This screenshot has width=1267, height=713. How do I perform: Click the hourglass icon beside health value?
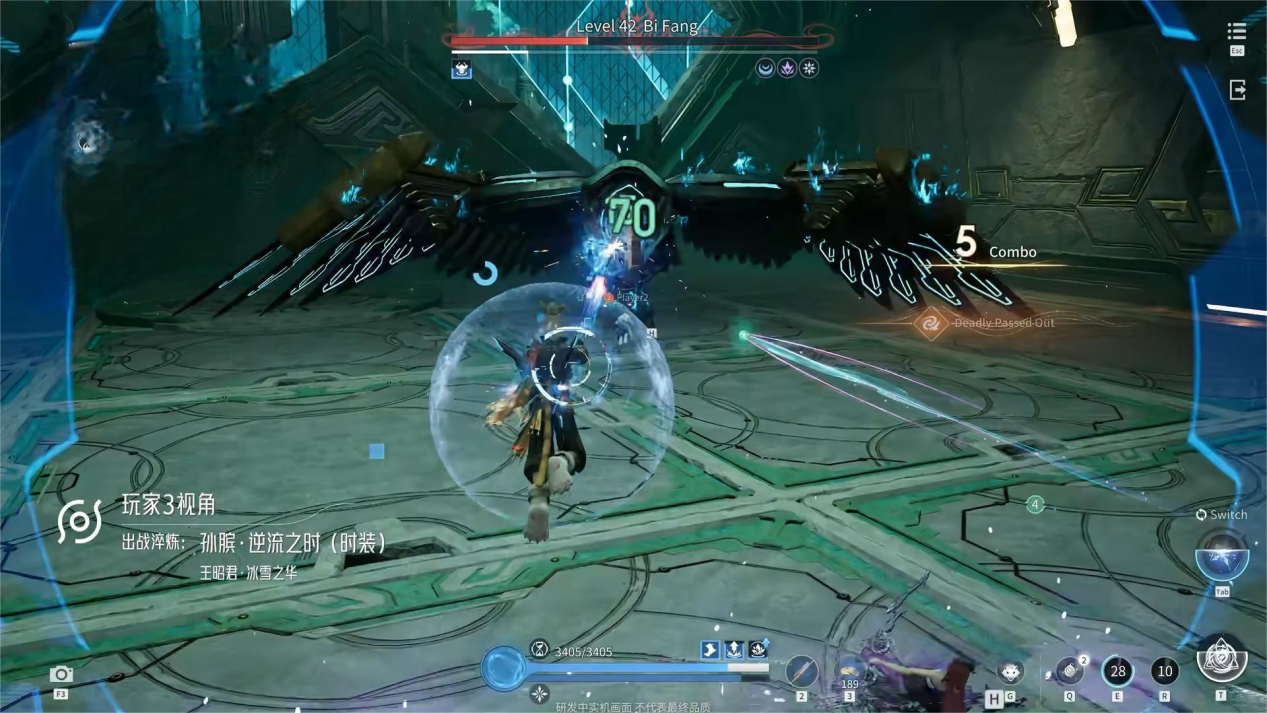click(539, 649)
